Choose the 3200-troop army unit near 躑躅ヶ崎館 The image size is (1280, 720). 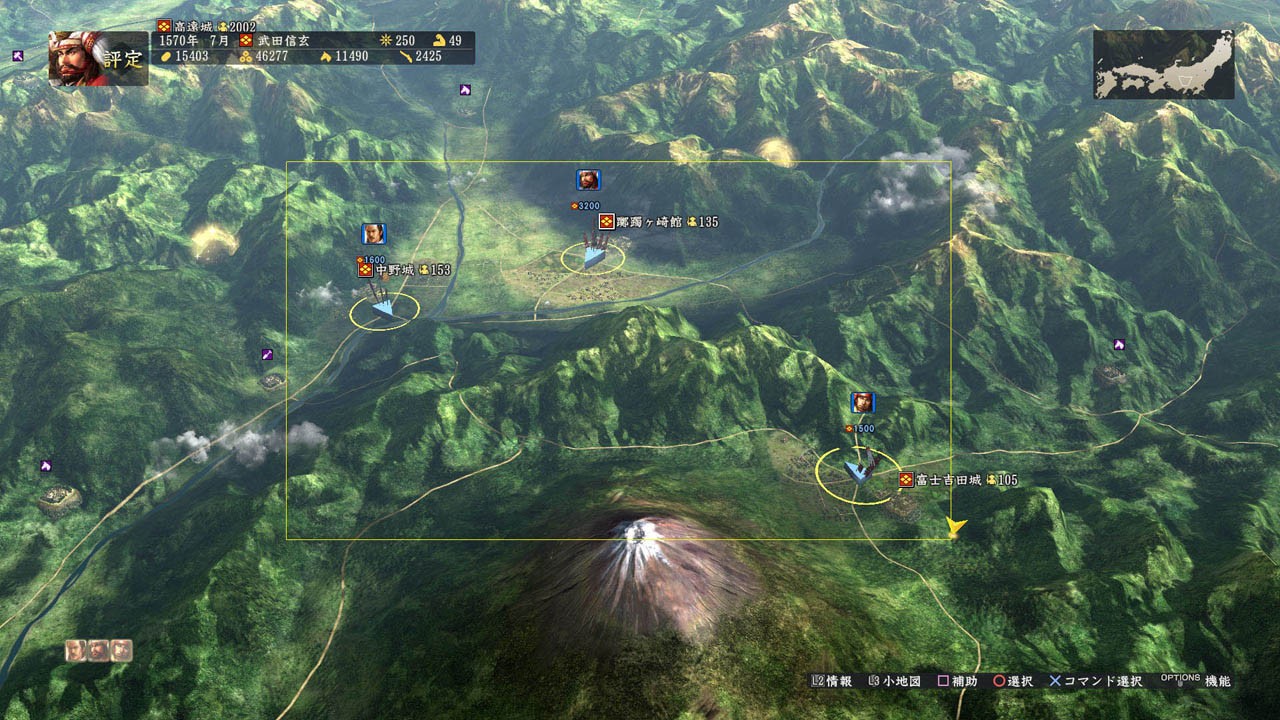point(594,256)
